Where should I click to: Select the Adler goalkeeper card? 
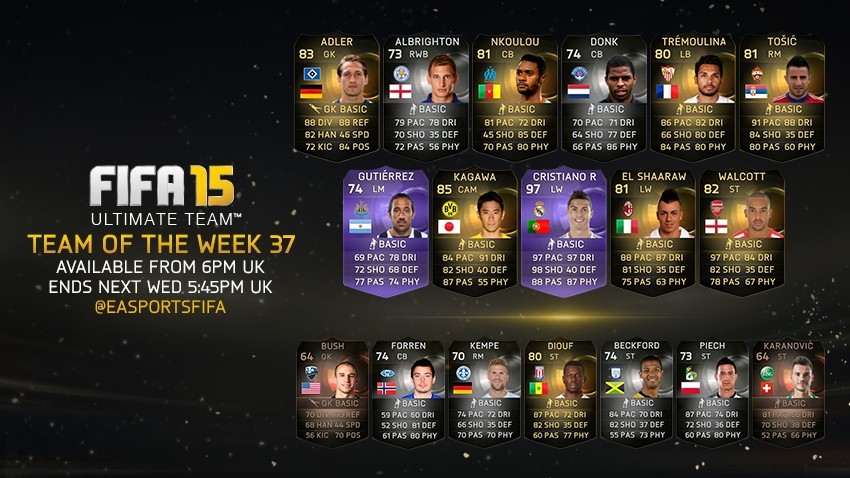coord(337,96)
